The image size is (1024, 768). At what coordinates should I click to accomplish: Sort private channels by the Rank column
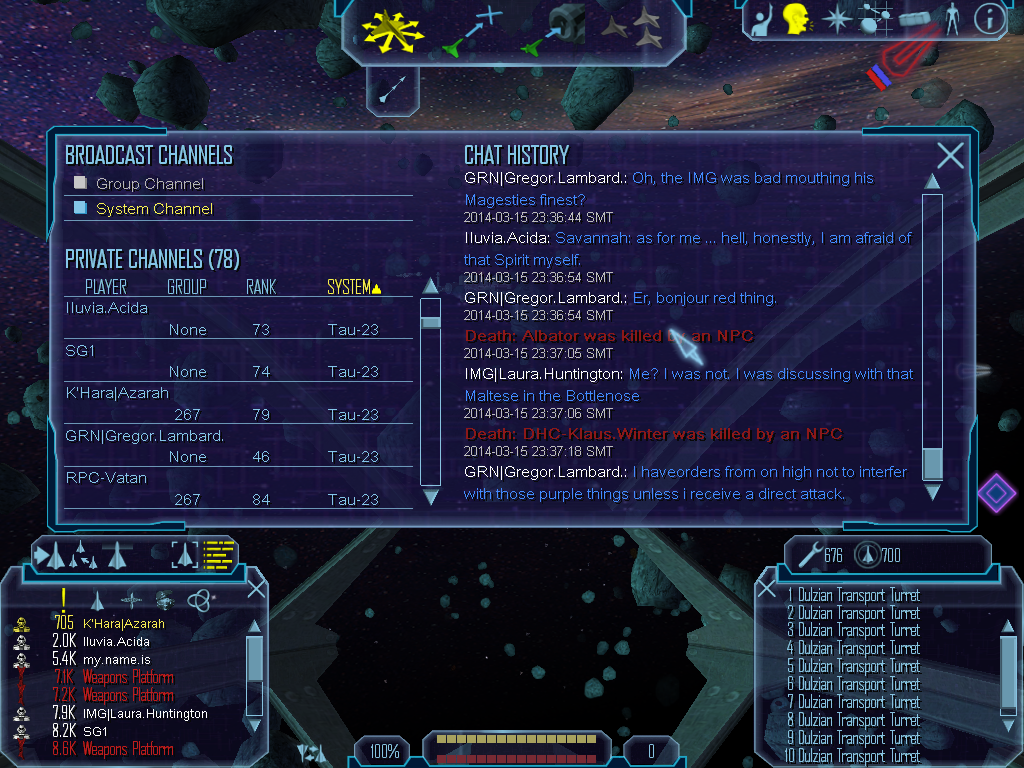click(260, 288)
